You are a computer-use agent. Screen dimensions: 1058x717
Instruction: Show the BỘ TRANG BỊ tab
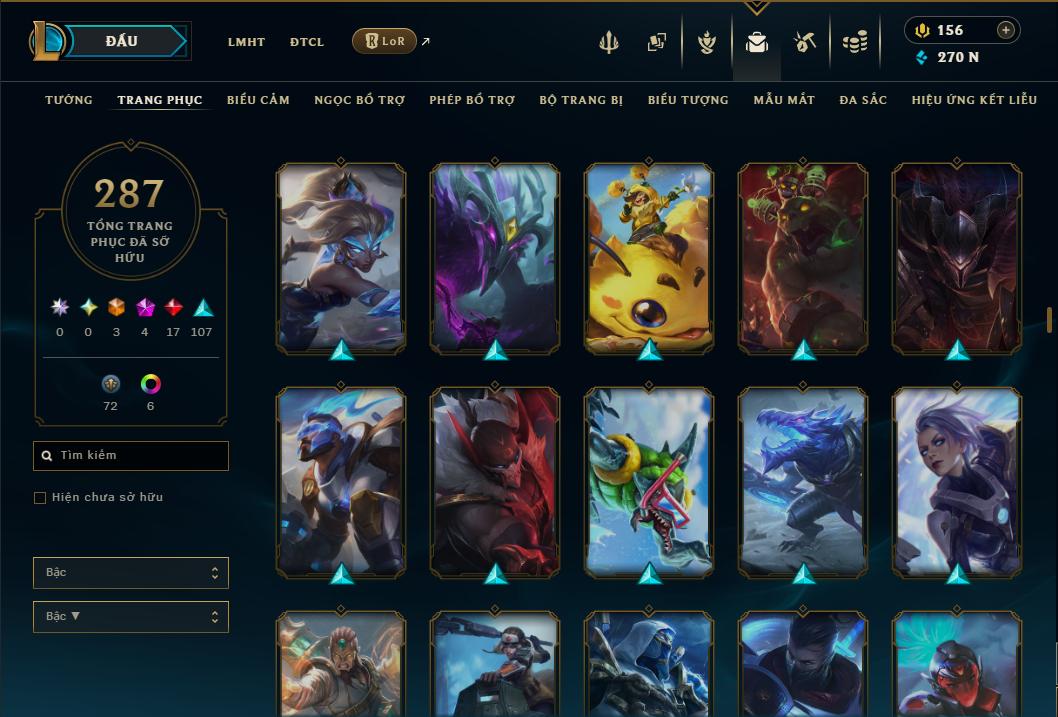[581, 100]
